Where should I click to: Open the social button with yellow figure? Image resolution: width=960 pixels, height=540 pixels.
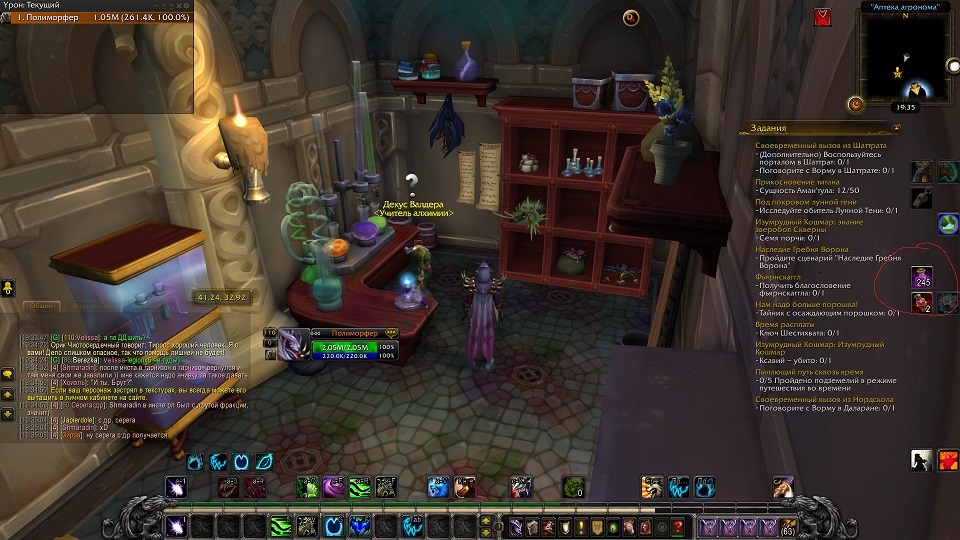(x=7, y=288)
